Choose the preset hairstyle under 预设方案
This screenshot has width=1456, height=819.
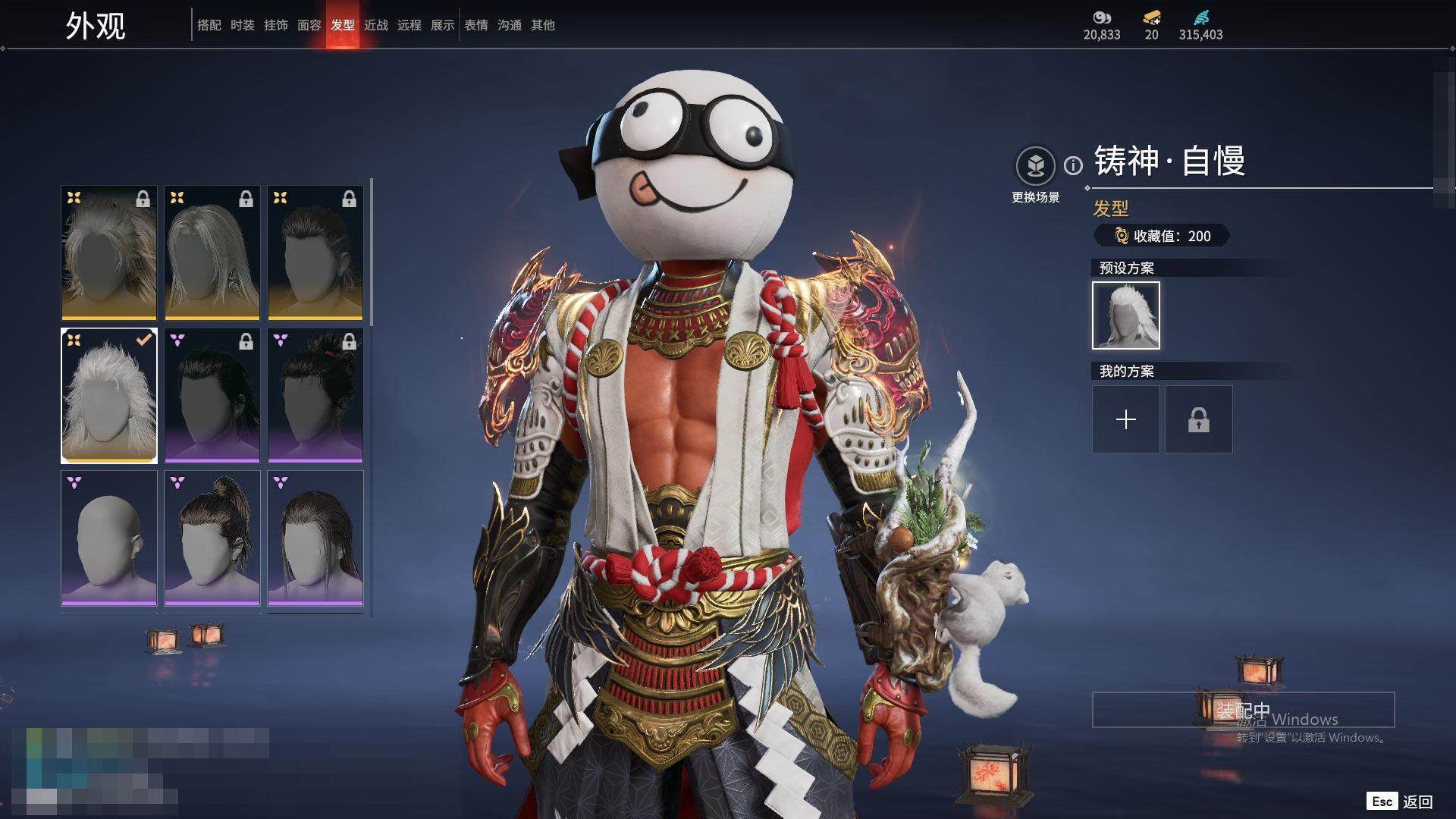[x=1126, y=315]
